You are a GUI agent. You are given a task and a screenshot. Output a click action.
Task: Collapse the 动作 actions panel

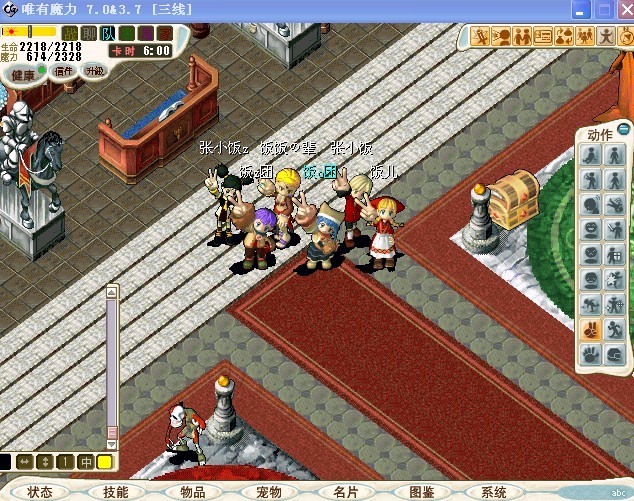point(623,129)
